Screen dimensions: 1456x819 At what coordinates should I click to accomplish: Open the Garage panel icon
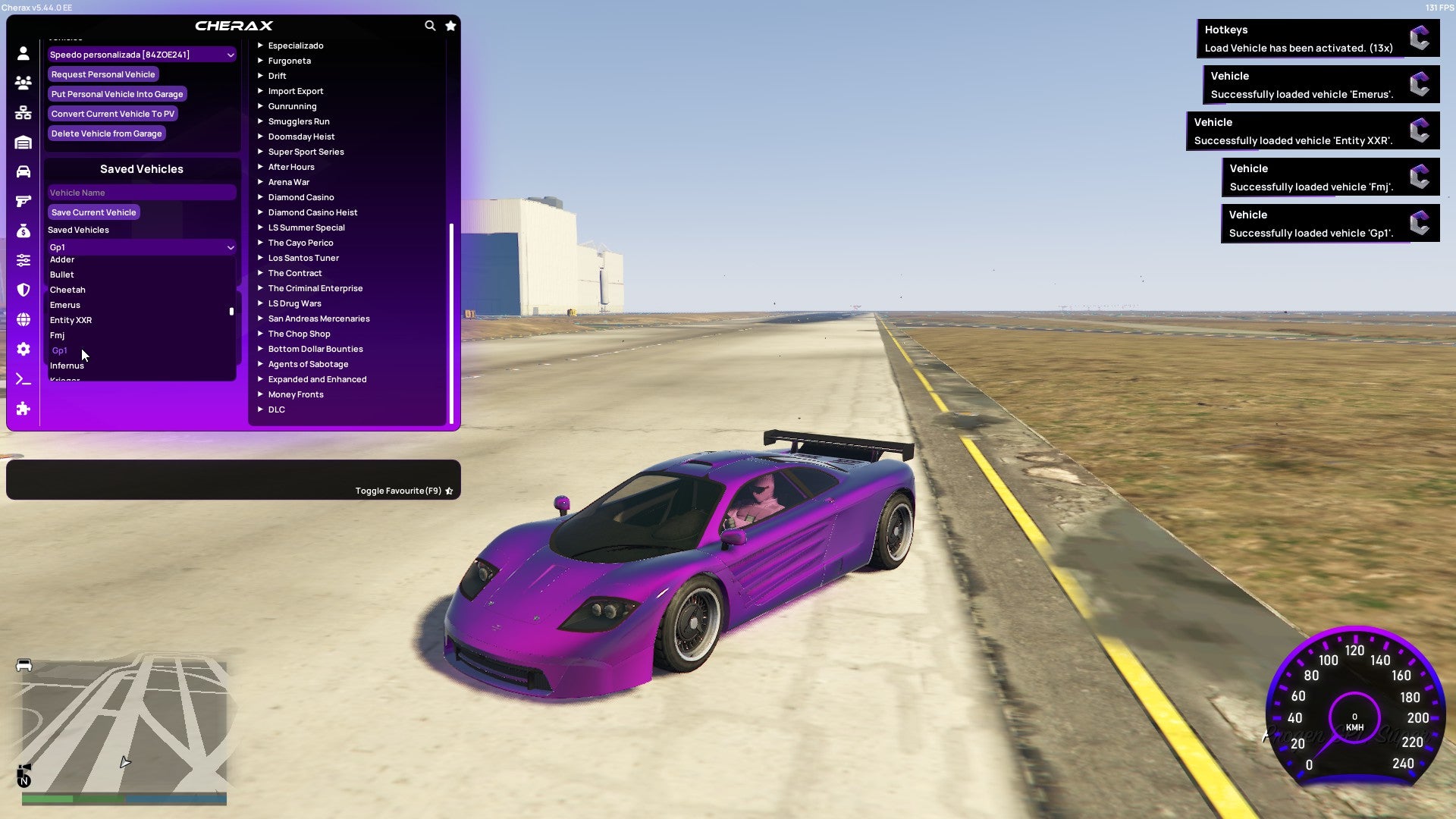(23, 142)
